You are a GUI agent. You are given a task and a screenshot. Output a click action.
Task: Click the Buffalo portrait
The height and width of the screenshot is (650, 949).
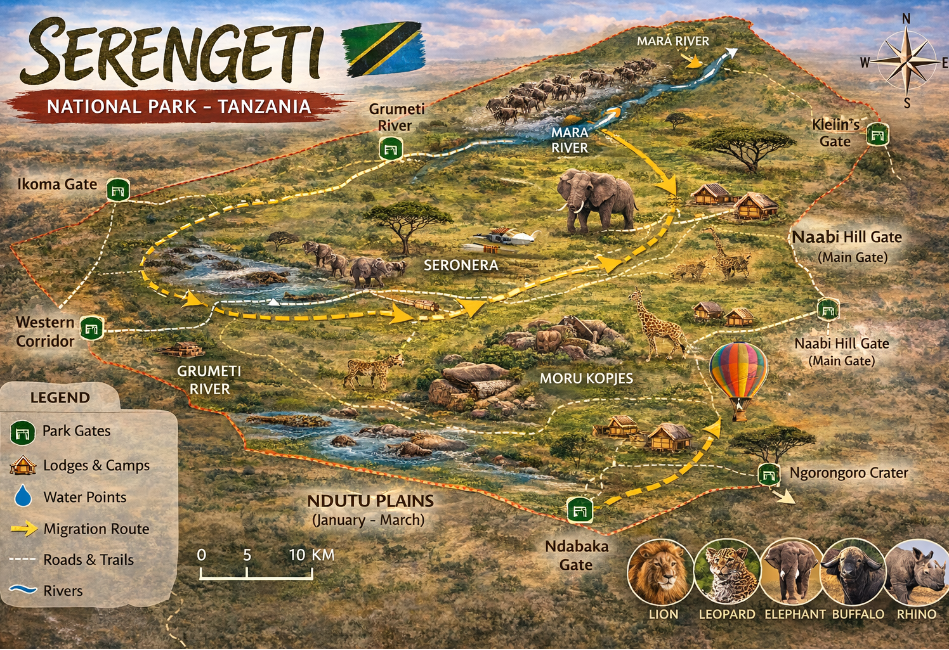click(x=855, y=572)
